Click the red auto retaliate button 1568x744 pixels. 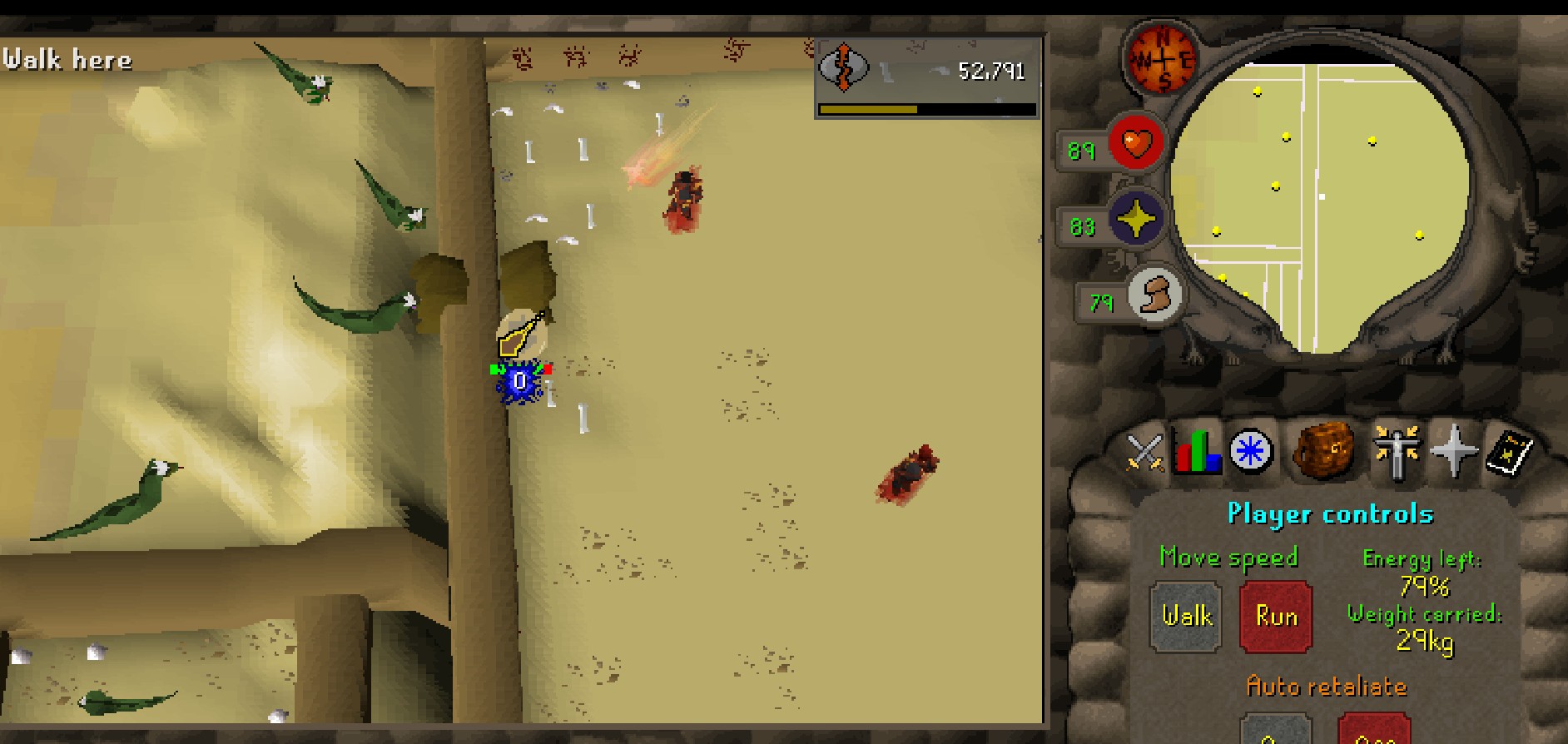tap(1374, 730)
